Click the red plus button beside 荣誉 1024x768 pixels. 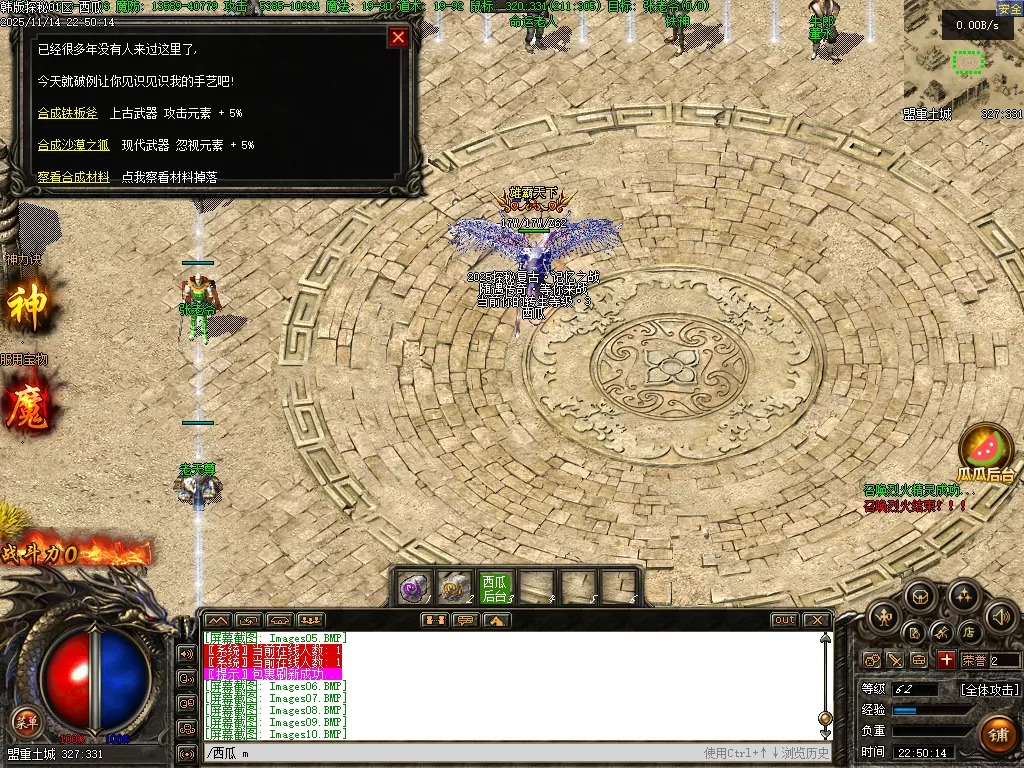(946, 660)
